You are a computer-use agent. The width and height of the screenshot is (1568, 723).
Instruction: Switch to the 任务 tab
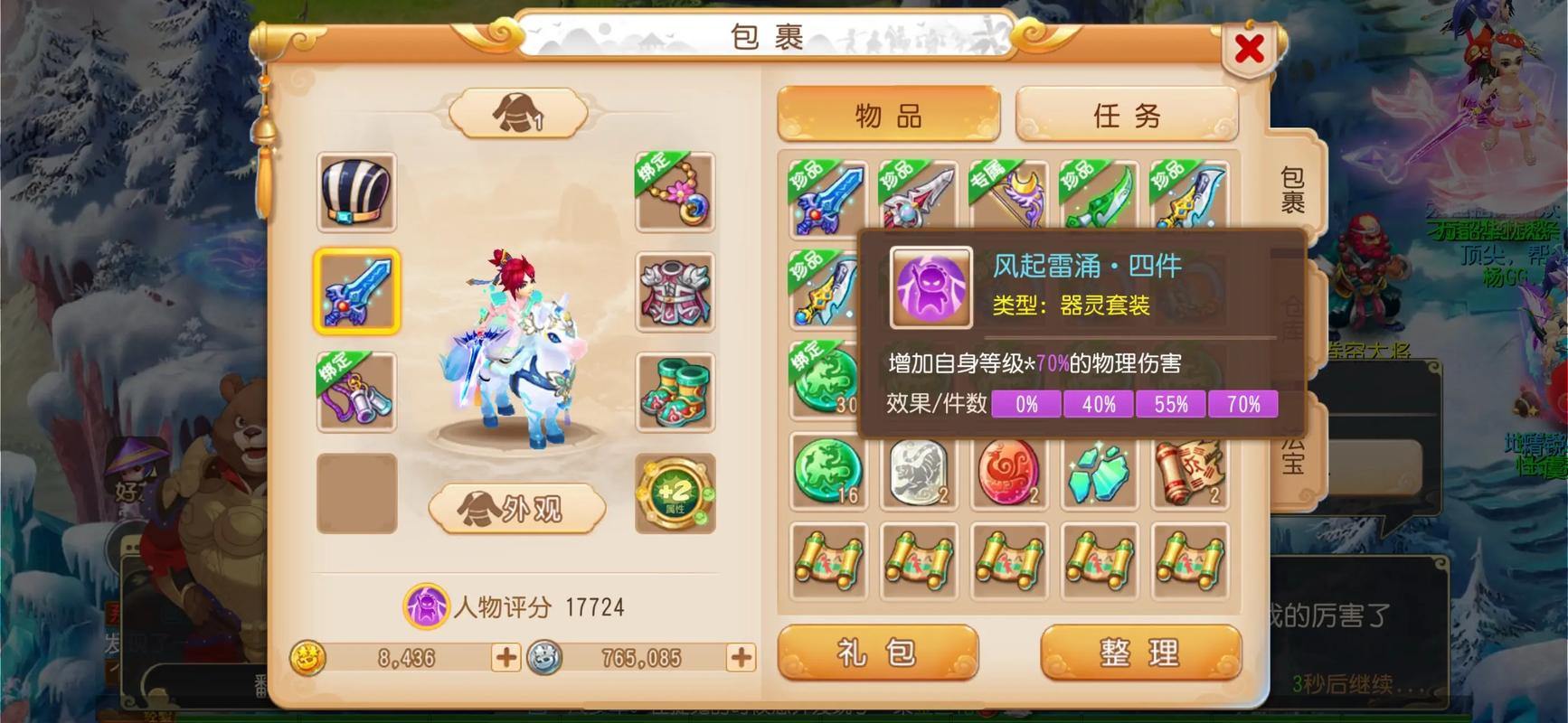coord(1127,115)
